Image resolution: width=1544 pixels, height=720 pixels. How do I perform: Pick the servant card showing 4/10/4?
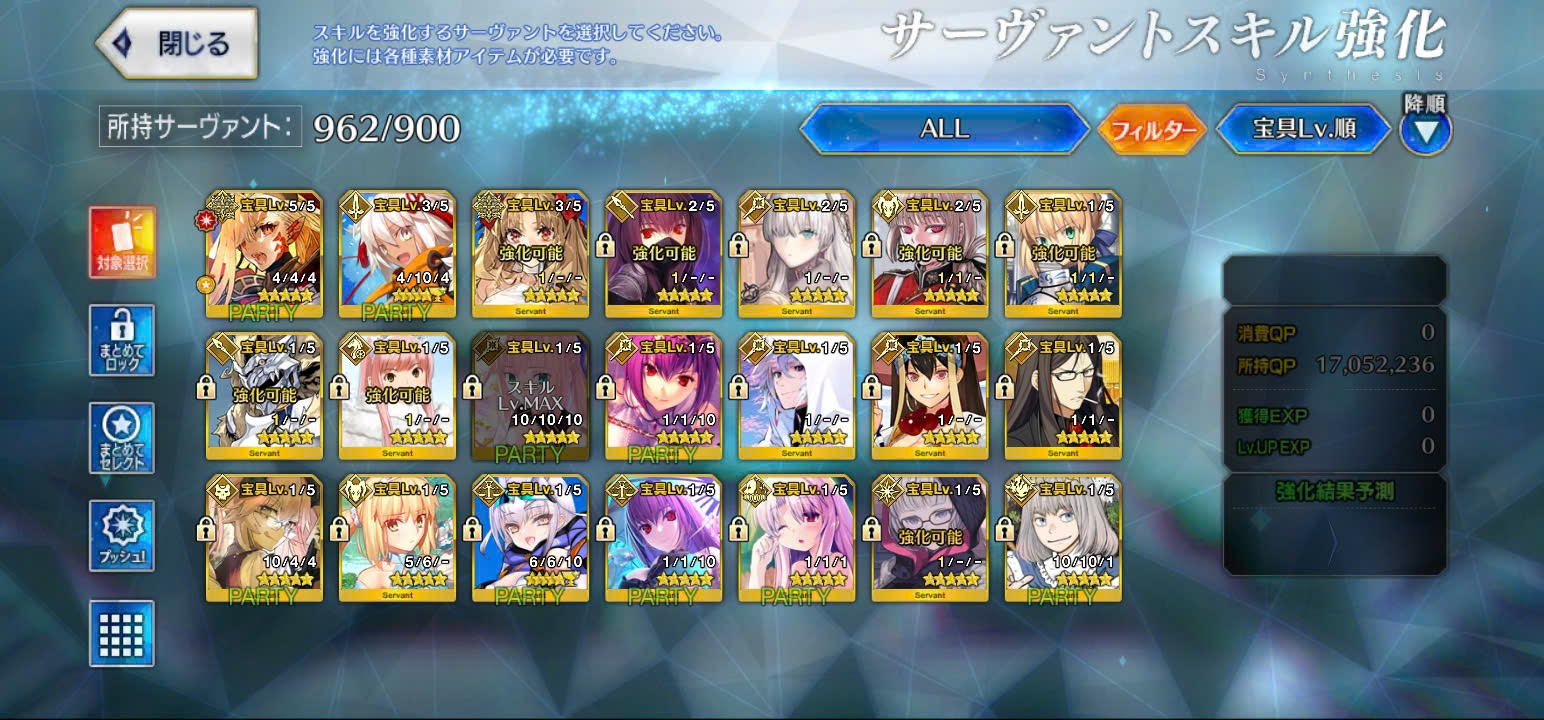[397, 254]
